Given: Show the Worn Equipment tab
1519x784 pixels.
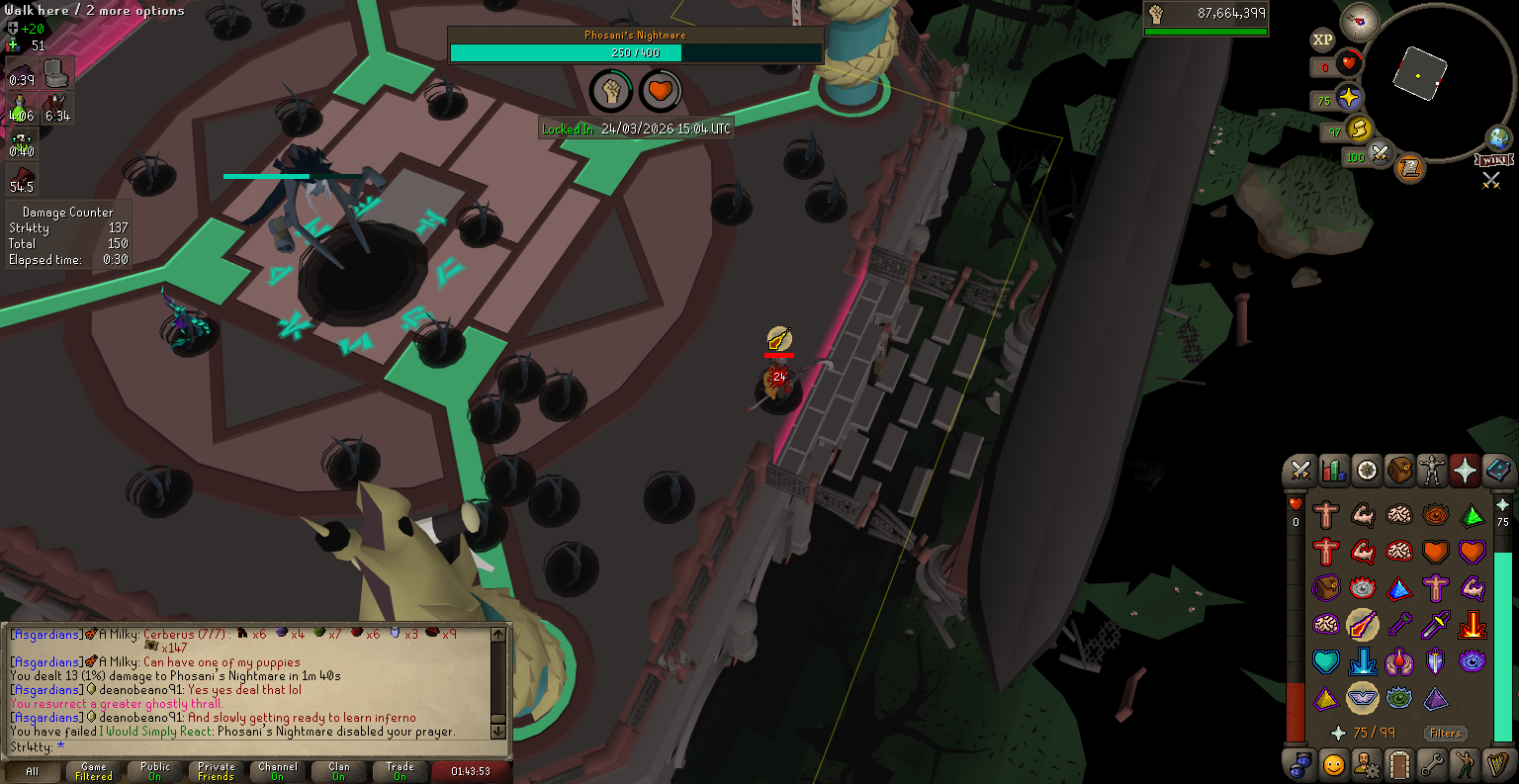Looking at the screenshot, I should point(1432,471).
